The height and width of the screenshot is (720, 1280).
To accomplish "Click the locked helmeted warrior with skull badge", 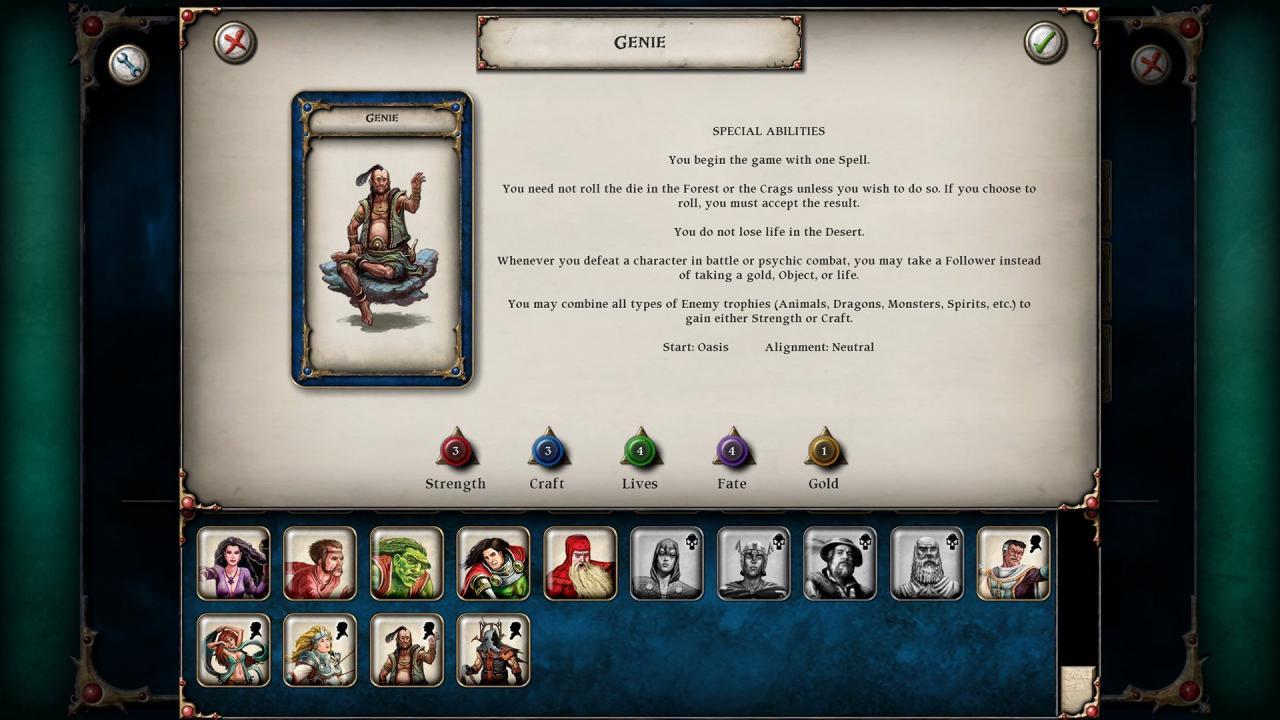I will (x=753, y=564).
